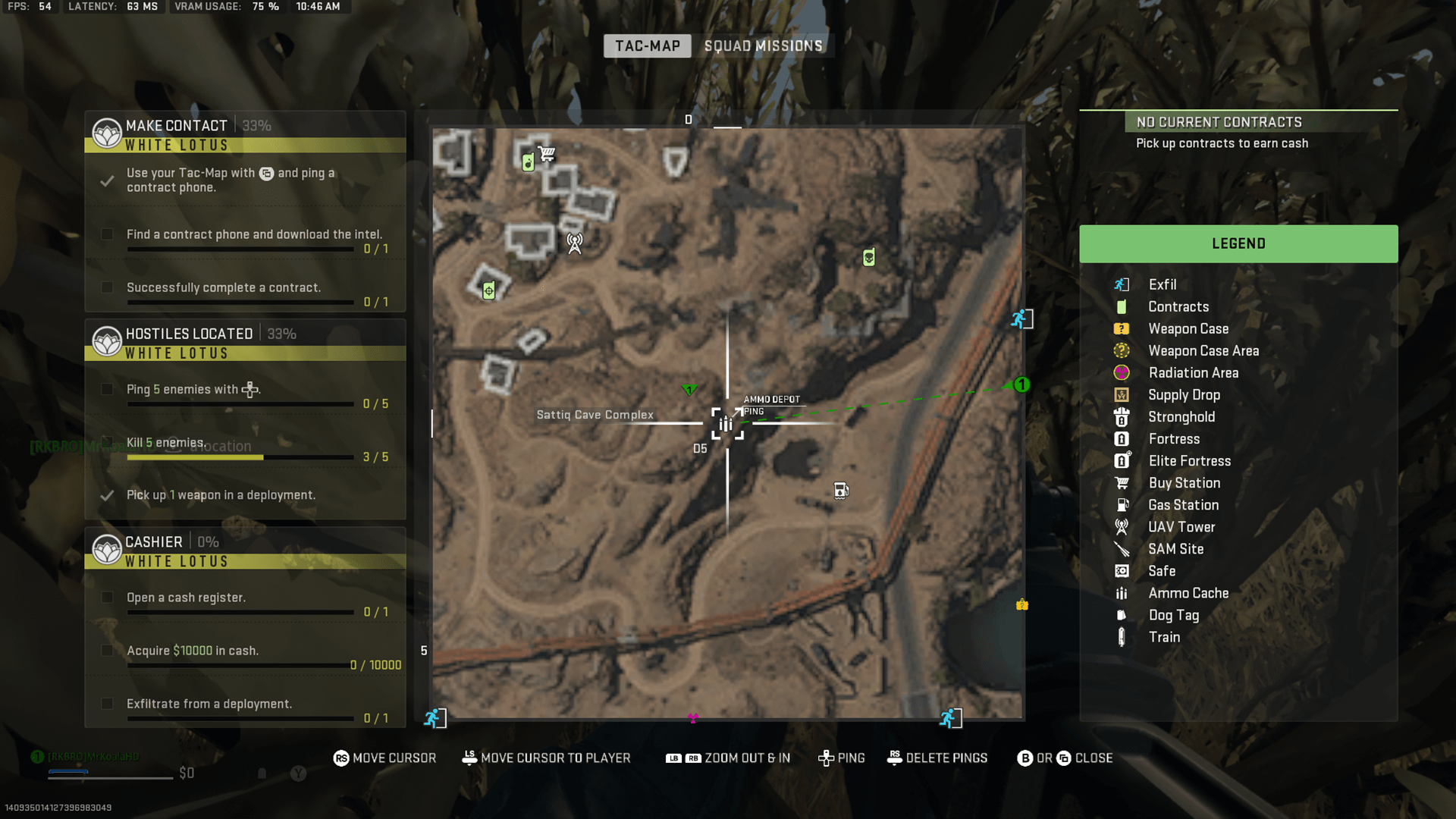Click the orange Weapon Case icon beside the map
The height and width of the screenshot is (819, 1456).
1021,605
